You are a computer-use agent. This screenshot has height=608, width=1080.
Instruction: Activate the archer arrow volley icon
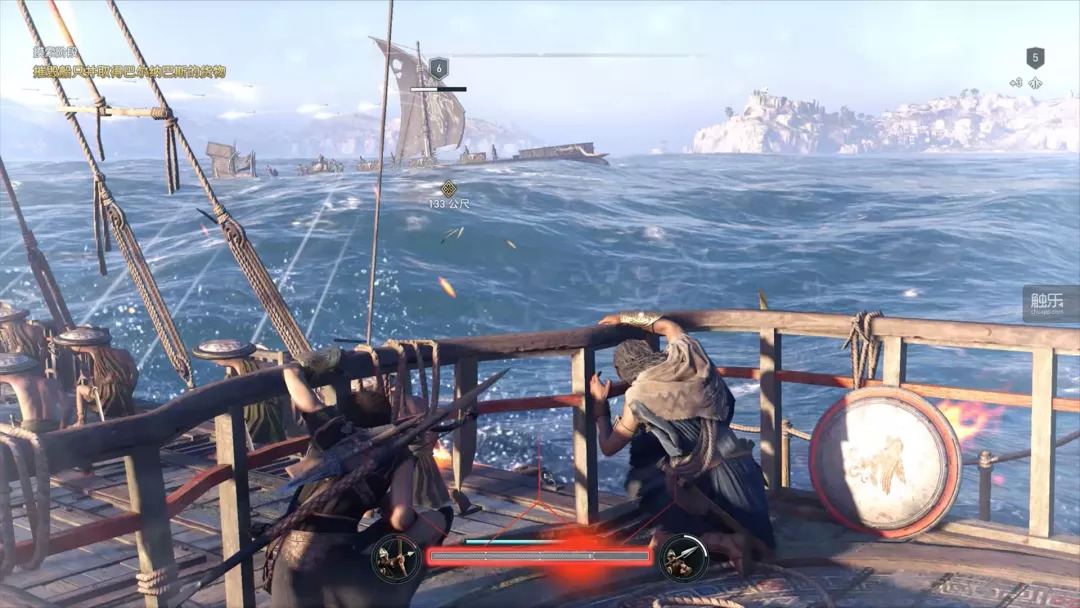point(396,558)
